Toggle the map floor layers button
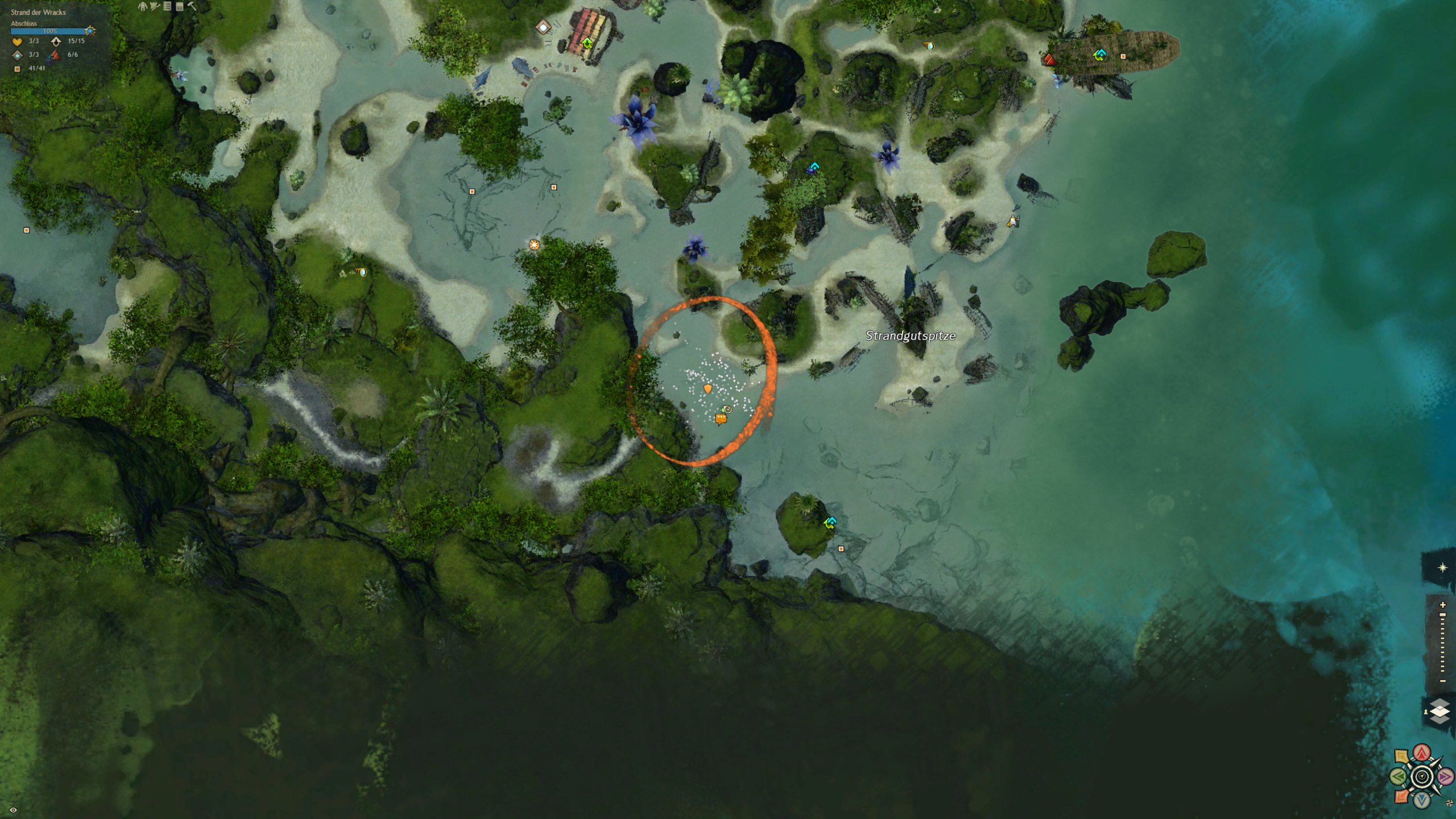The image size is (1456, 819). 1440,712
